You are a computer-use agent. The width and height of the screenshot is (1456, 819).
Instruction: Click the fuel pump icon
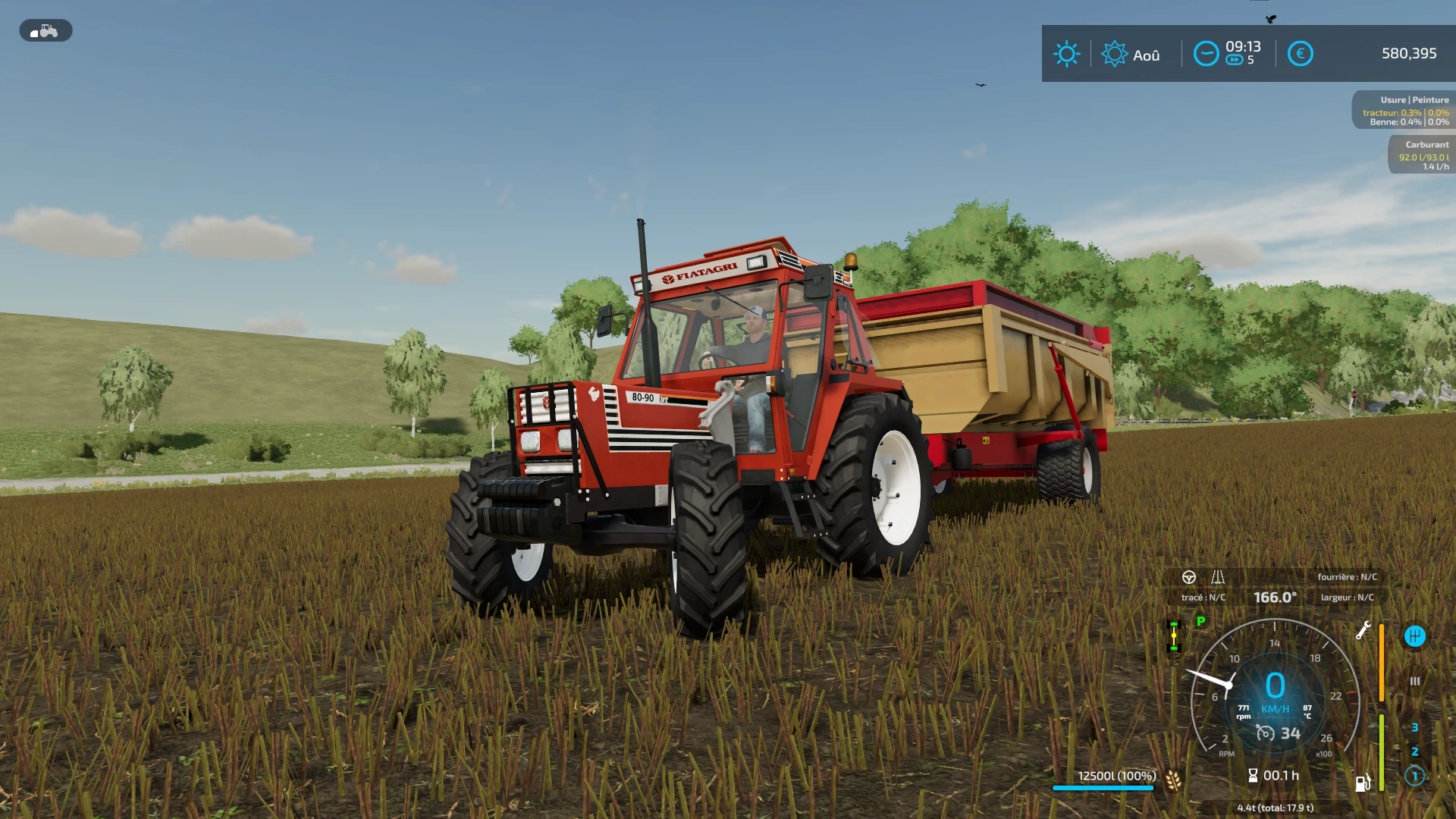[x=1363, y=783]
